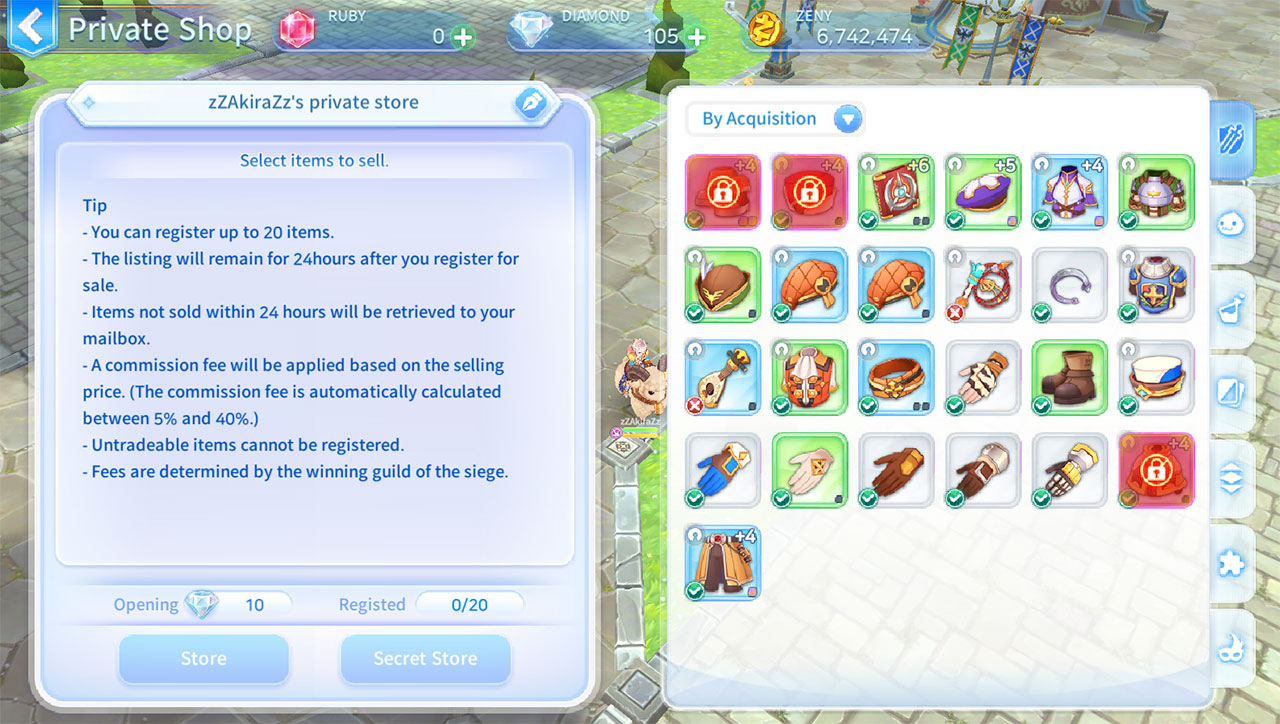Go back using the Private Shop arrow
The width and height of the screenshot is (1280, 724).
(31, 28)
